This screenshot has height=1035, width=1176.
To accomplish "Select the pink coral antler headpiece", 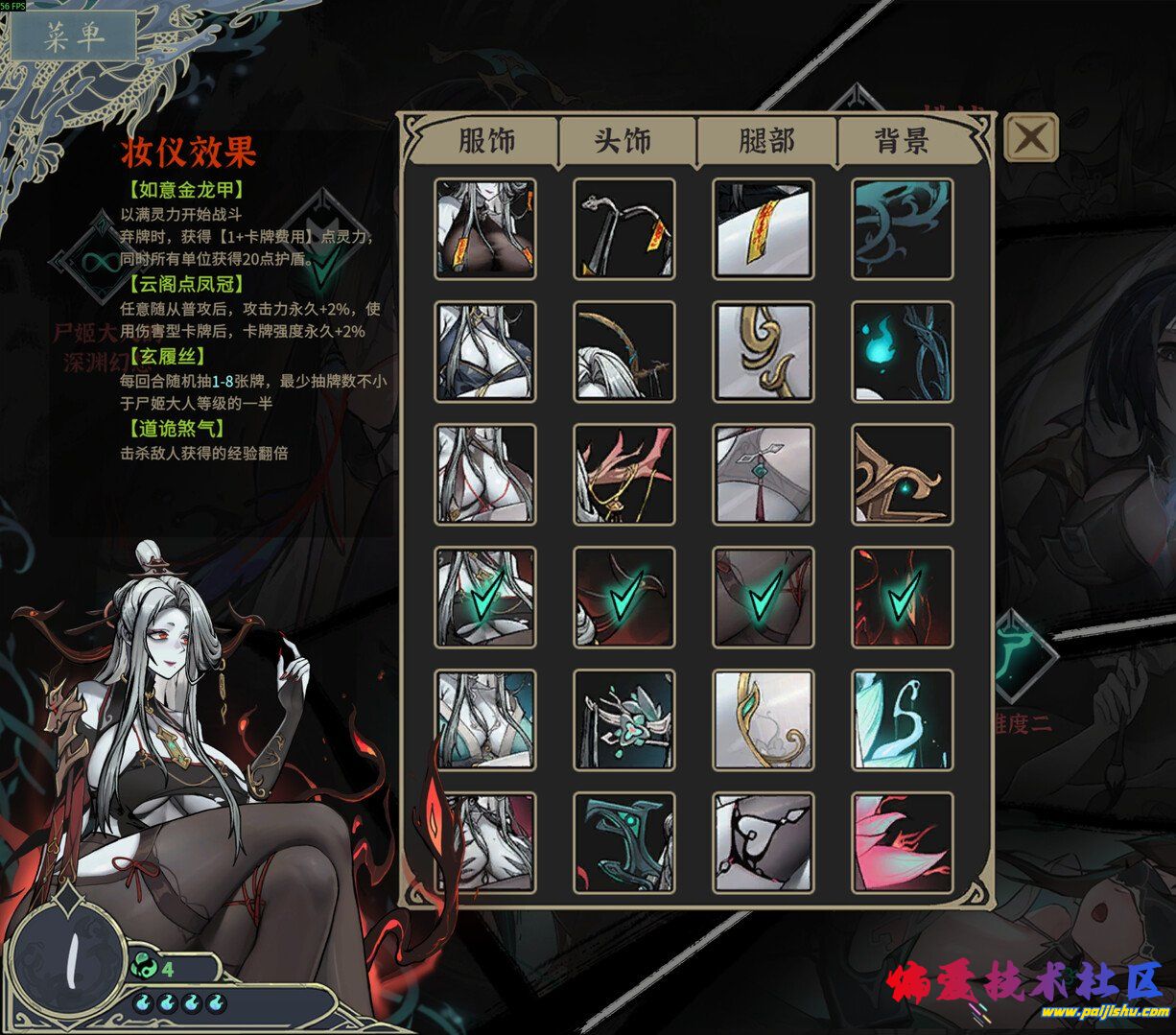I will tap(624, 474).
